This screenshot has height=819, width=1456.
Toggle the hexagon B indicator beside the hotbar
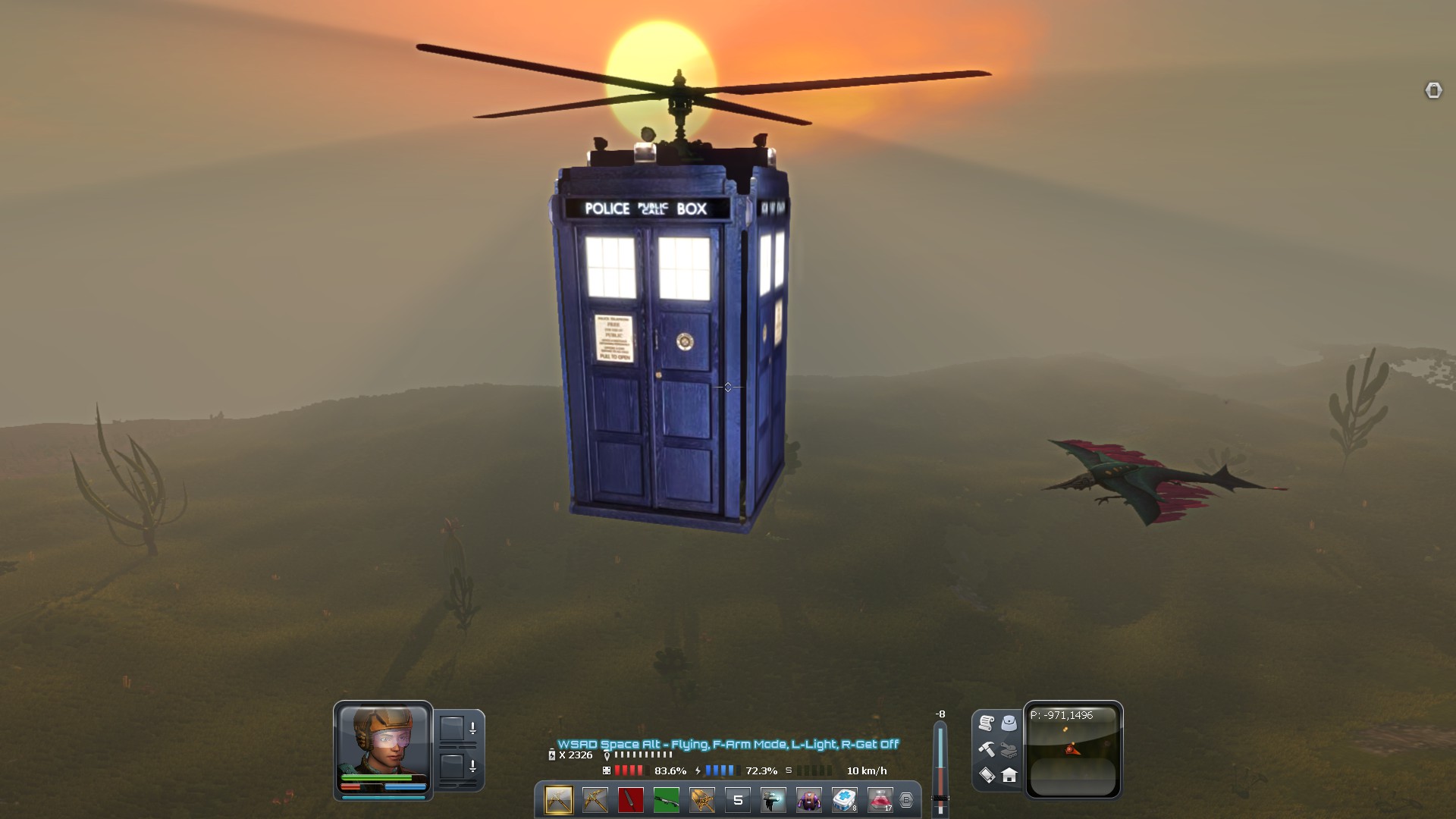click(x=905, y=800)
